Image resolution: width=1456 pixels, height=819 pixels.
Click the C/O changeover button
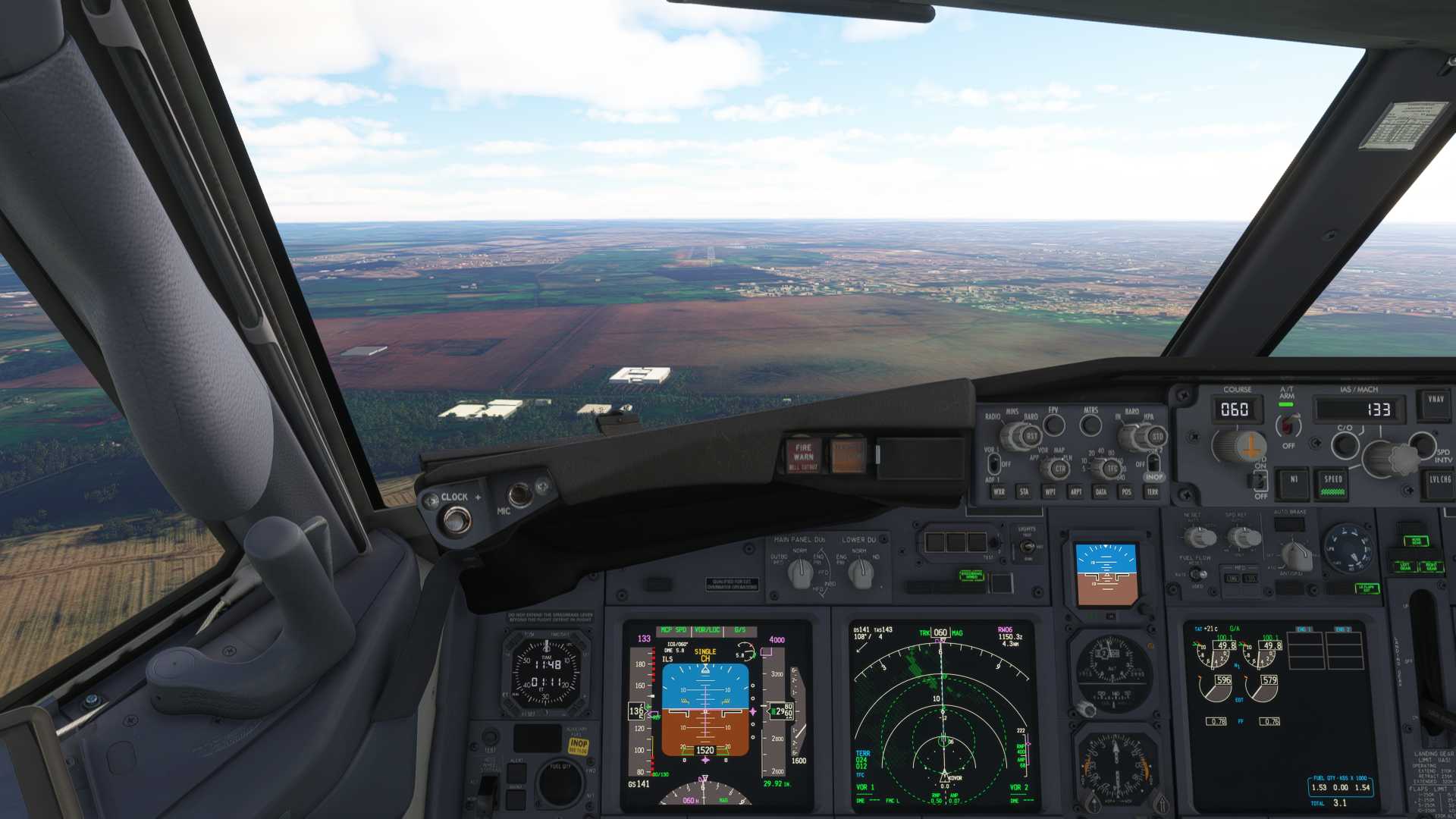1345,444
